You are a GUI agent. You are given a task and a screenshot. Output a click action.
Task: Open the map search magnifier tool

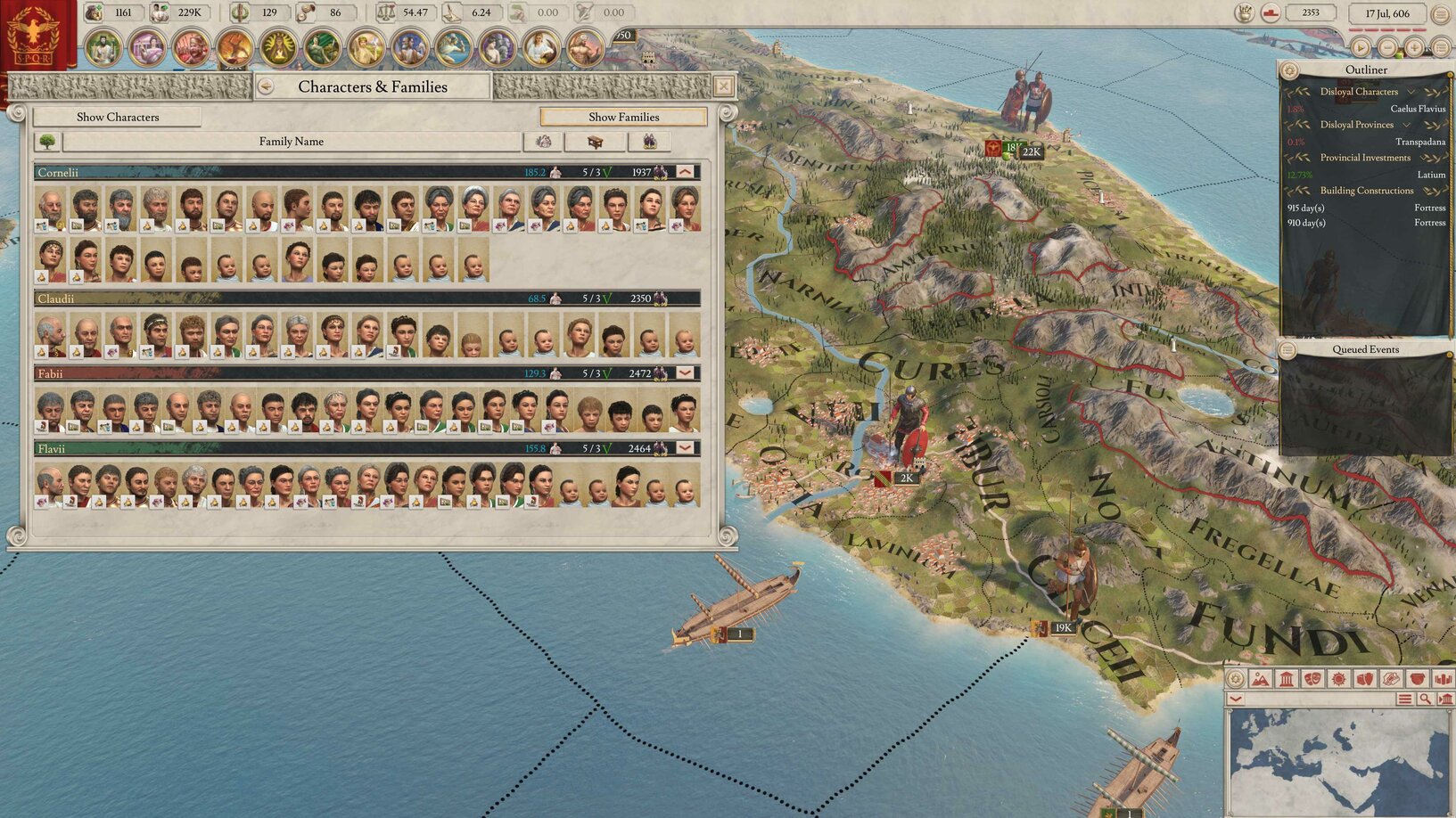(x=1424, y=699)
